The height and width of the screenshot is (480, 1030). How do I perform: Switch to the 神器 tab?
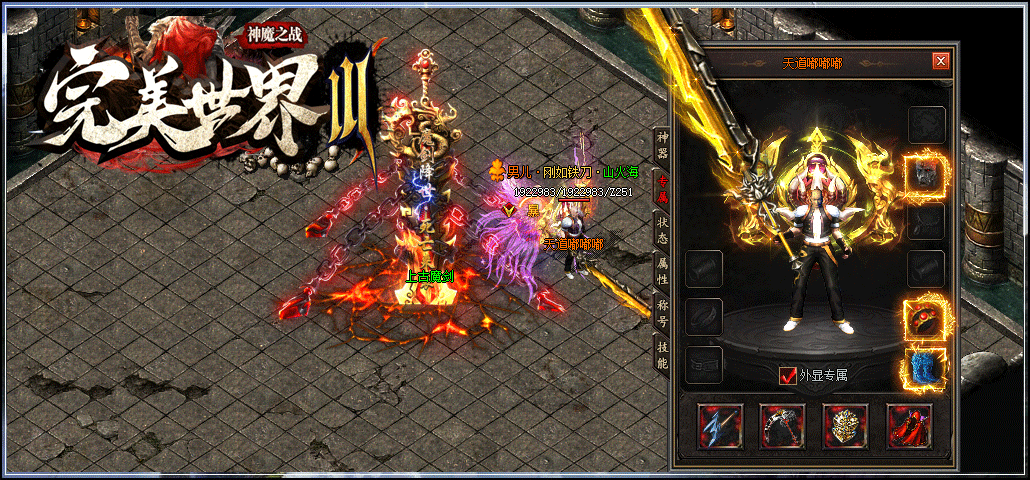(x=661, y=145)
